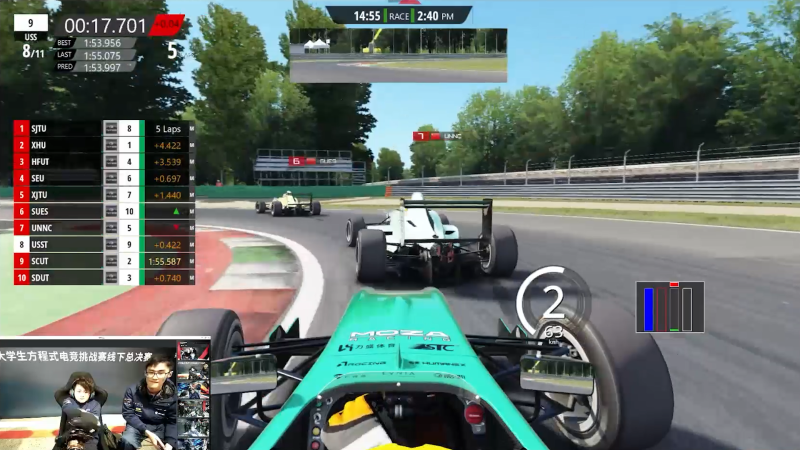Select HFUT in the standings
The width and height of the screenshot is (800, 450).
60,161
